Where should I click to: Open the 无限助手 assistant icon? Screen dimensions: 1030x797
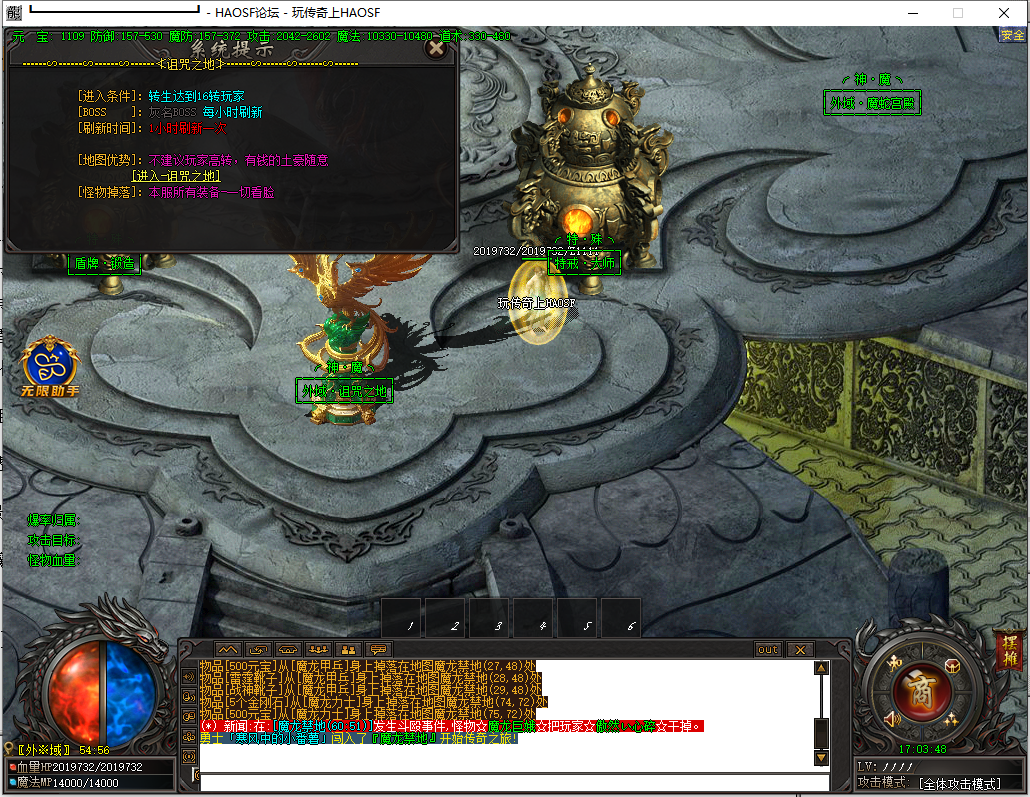point(51,366)
